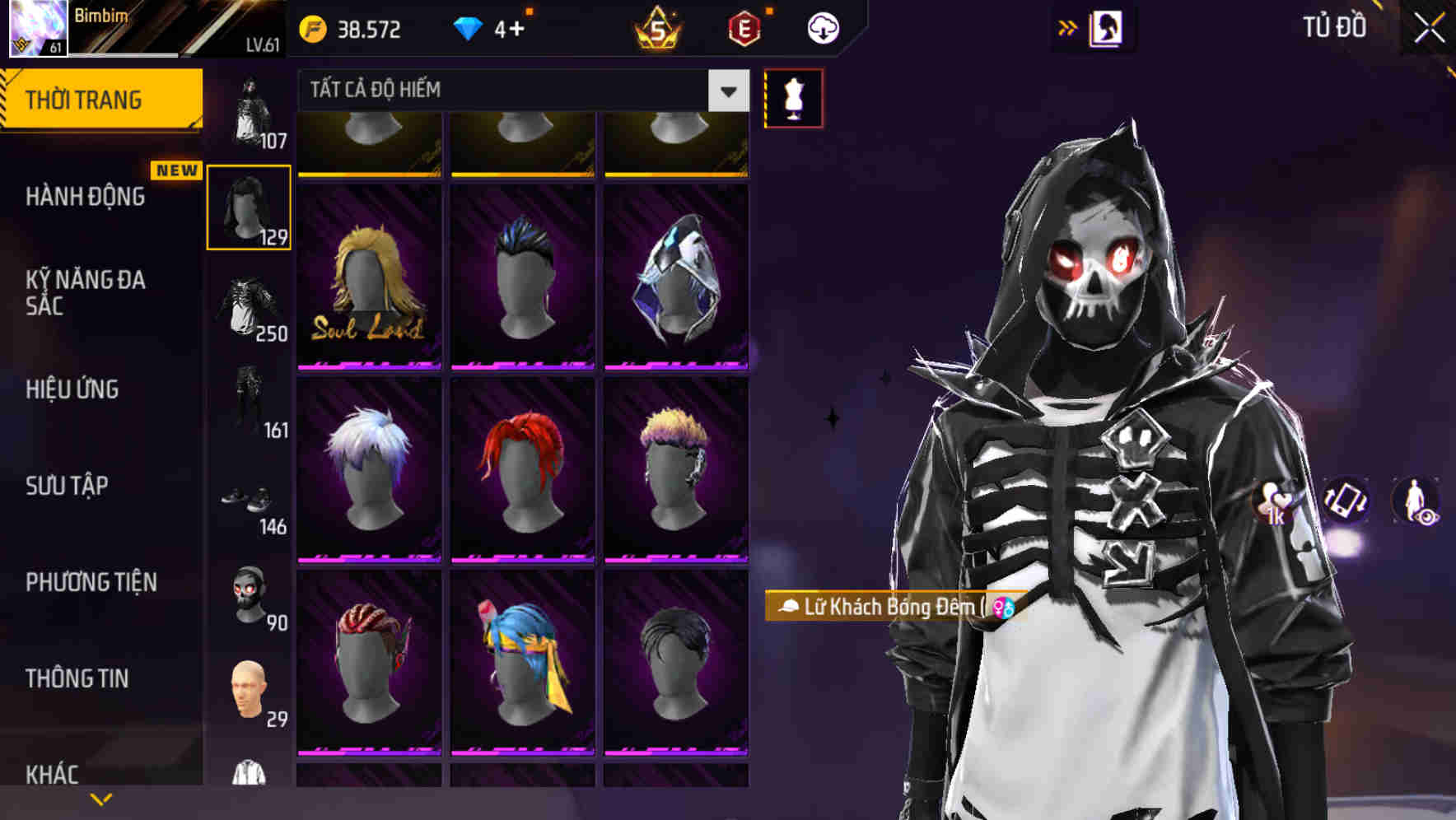This screenshot has width=1456, height=820.
Task: Toggle the gender symbol on Lữ Khách Bóng Đêm label
Action: click(x=1001, y=606)
